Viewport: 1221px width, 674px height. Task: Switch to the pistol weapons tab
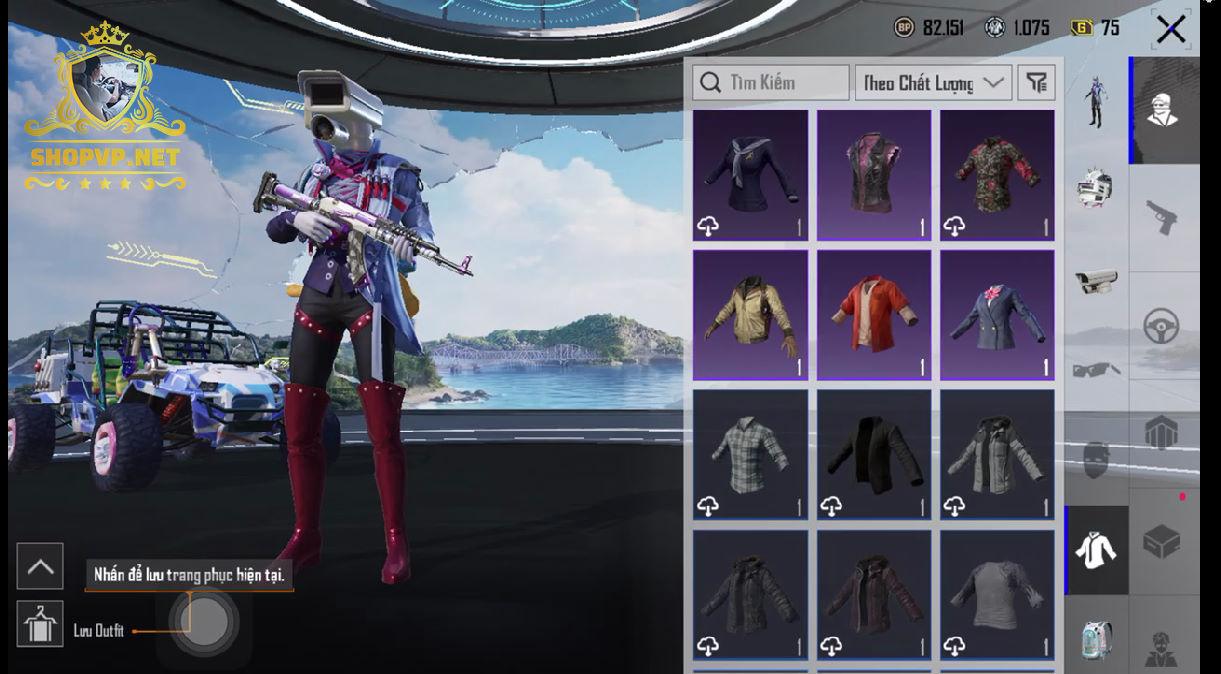(x=1162, y=215)
